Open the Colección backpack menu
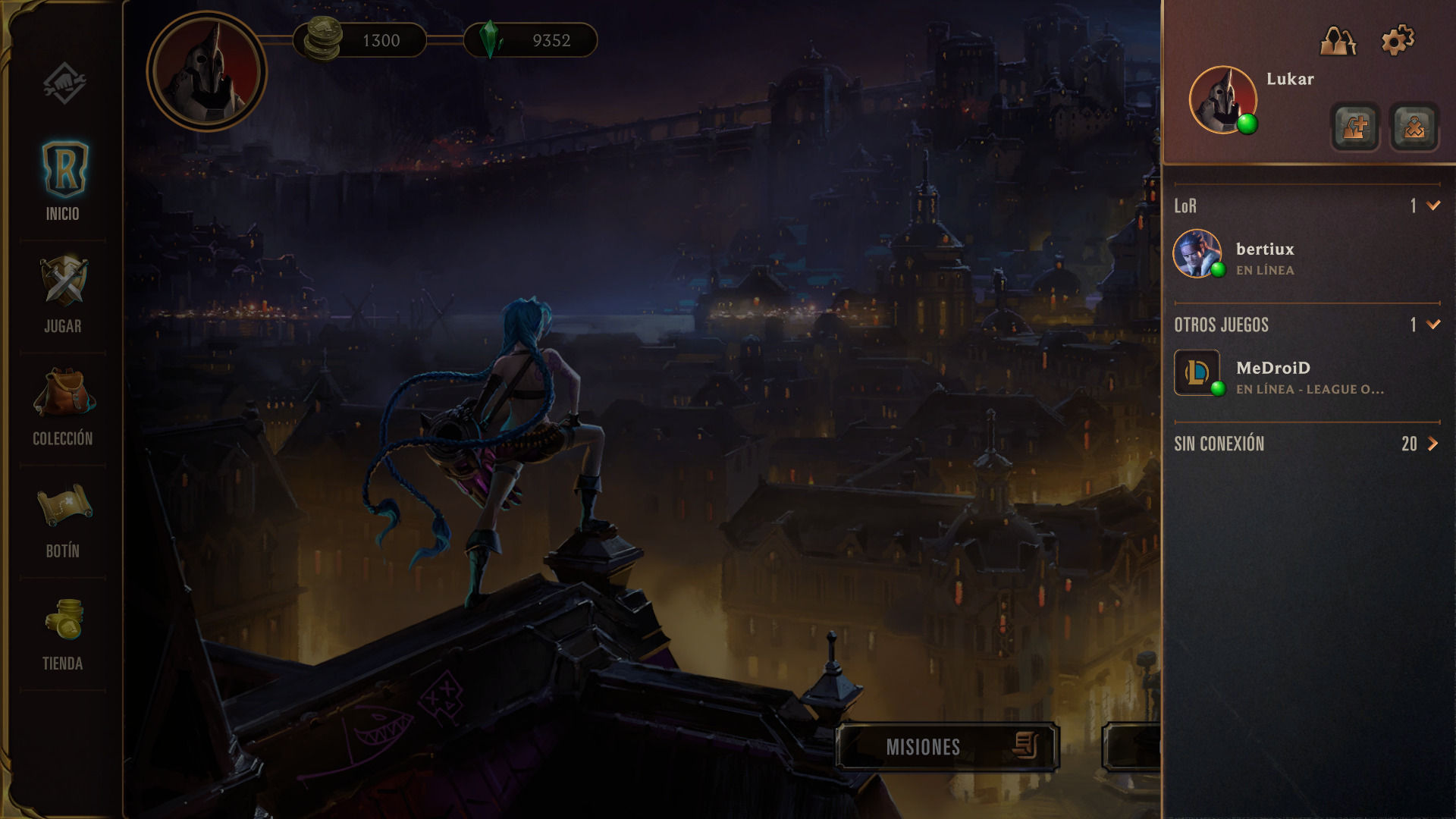 (x=63, y=406)
